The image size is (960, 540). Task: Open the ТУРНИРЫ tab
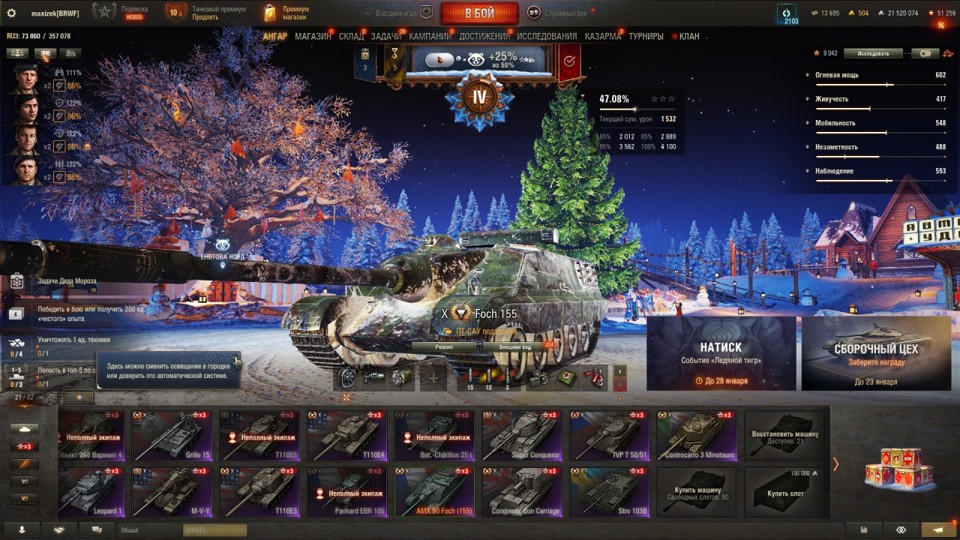pyautogui.click(x=646, y=37)
